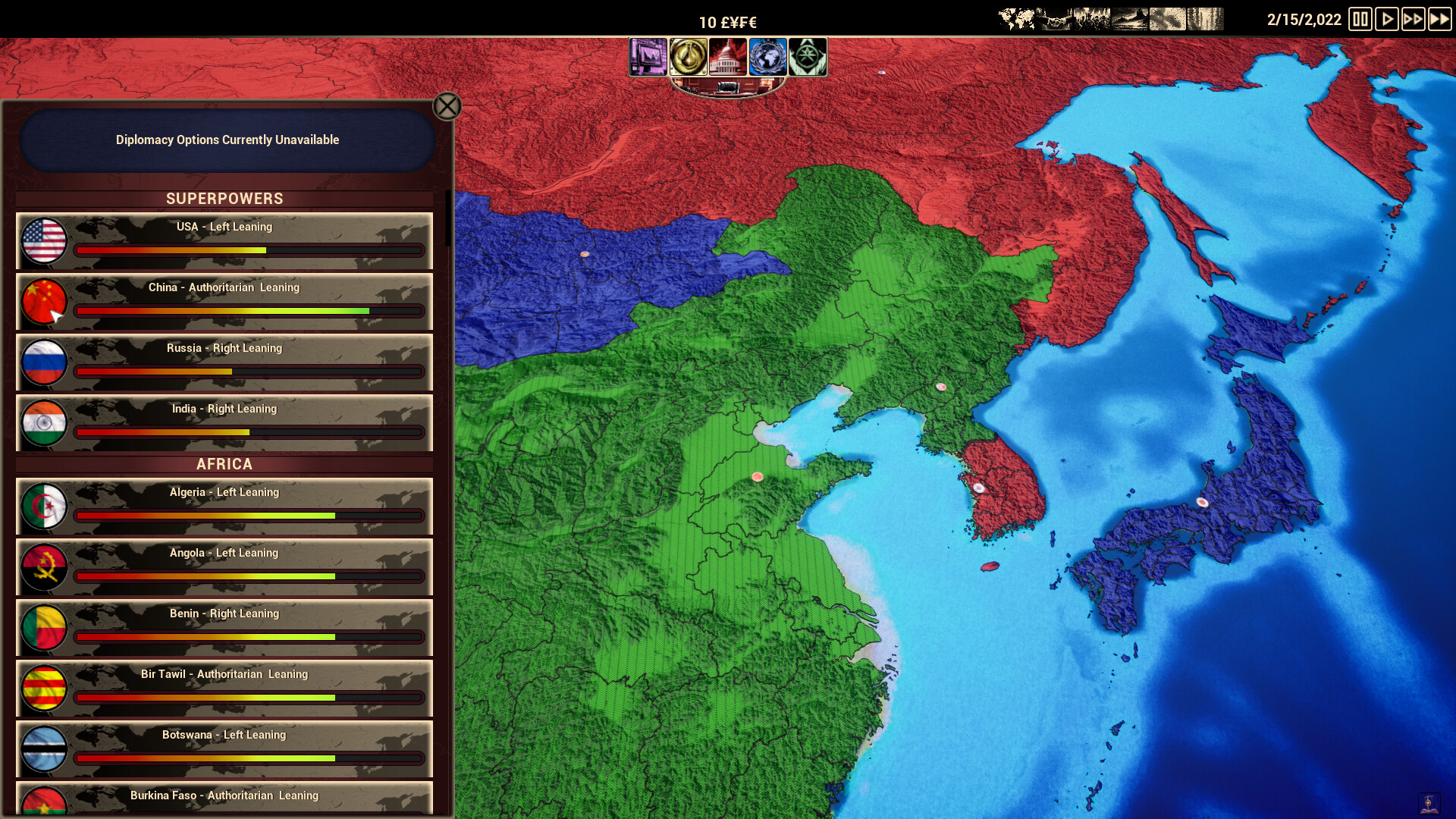This screenshot has height=819, width=1456.
Task: Set fast-forward game speed
Action: 1415,19
